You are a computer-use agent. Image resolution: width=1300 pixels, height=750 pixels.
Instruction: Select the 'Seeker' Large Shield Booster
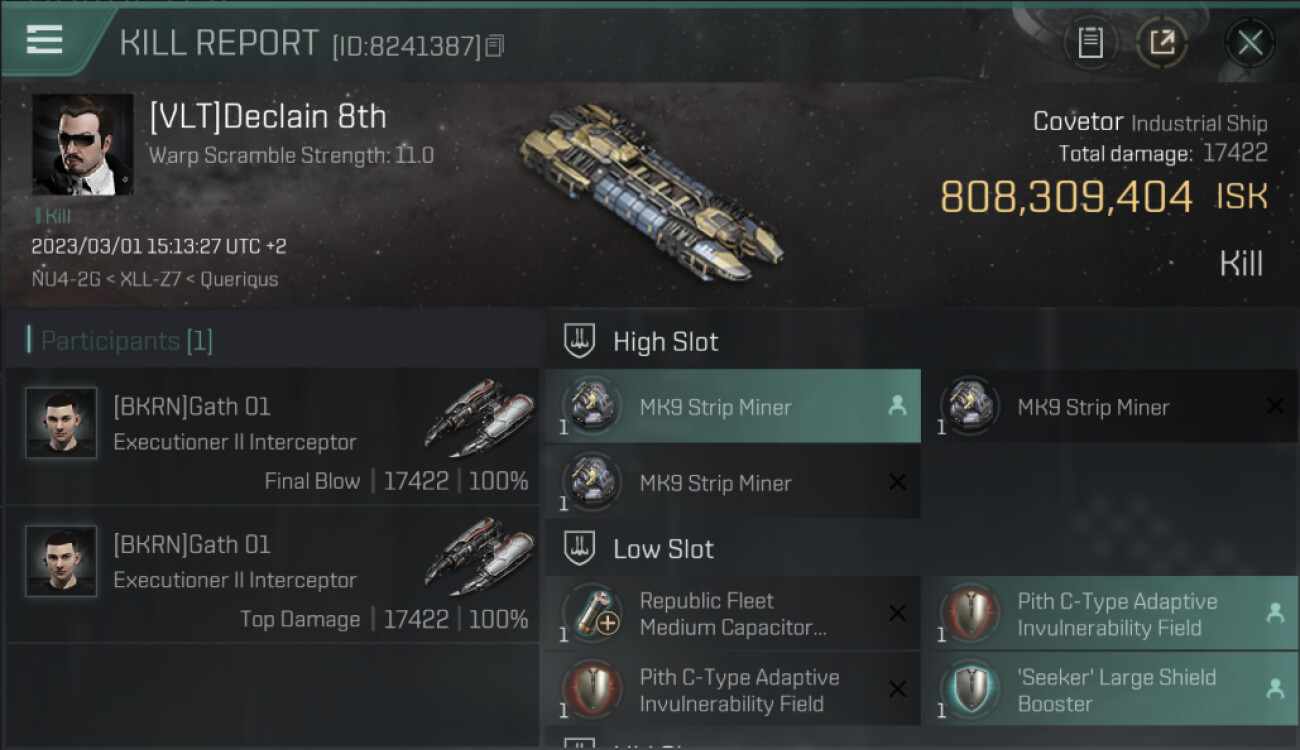tap(1109, 690)
